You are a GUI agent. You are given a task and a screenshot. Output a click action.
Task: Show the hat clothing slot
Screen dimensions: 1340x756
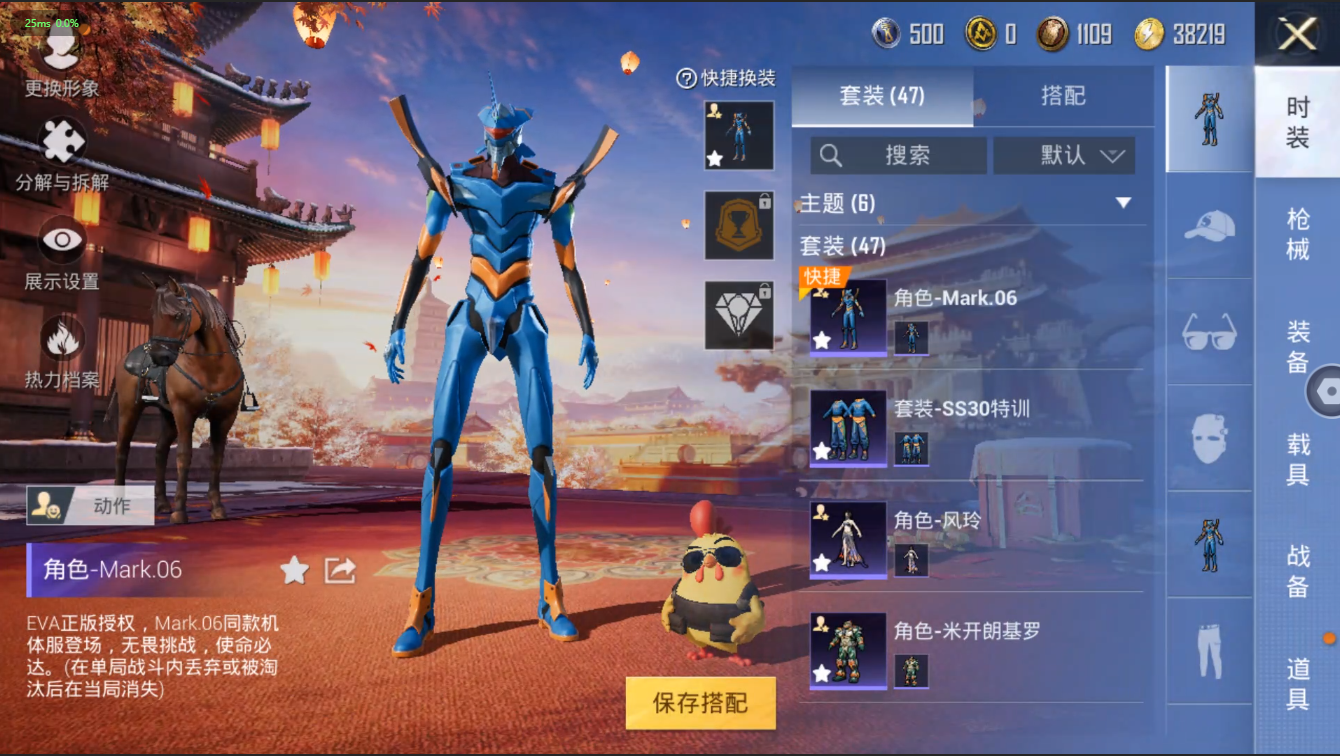(1209, 227)
